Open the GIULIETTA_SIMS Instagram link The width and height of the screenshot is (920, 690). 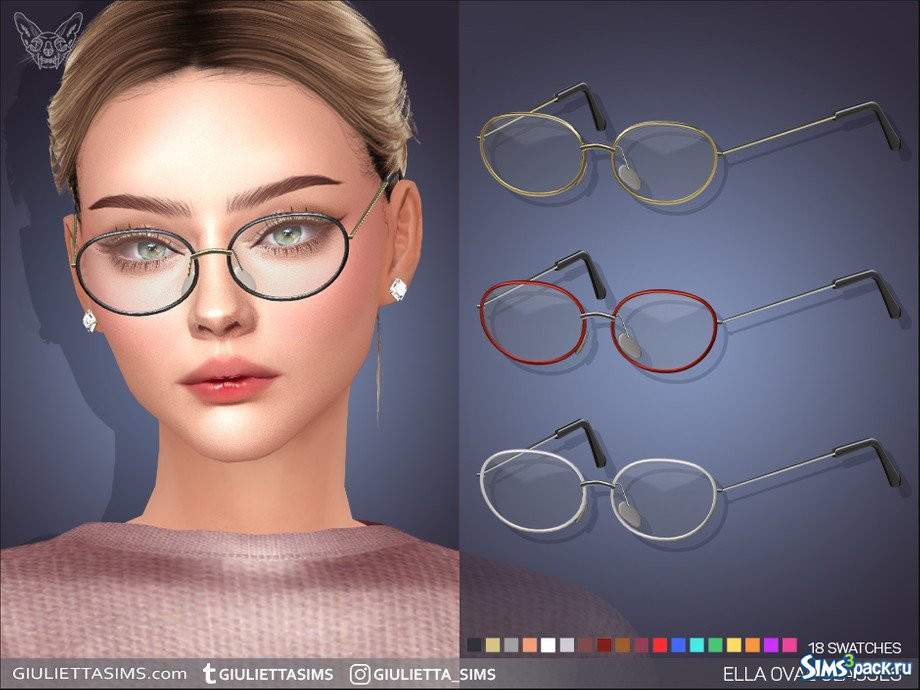coord(423,672)
